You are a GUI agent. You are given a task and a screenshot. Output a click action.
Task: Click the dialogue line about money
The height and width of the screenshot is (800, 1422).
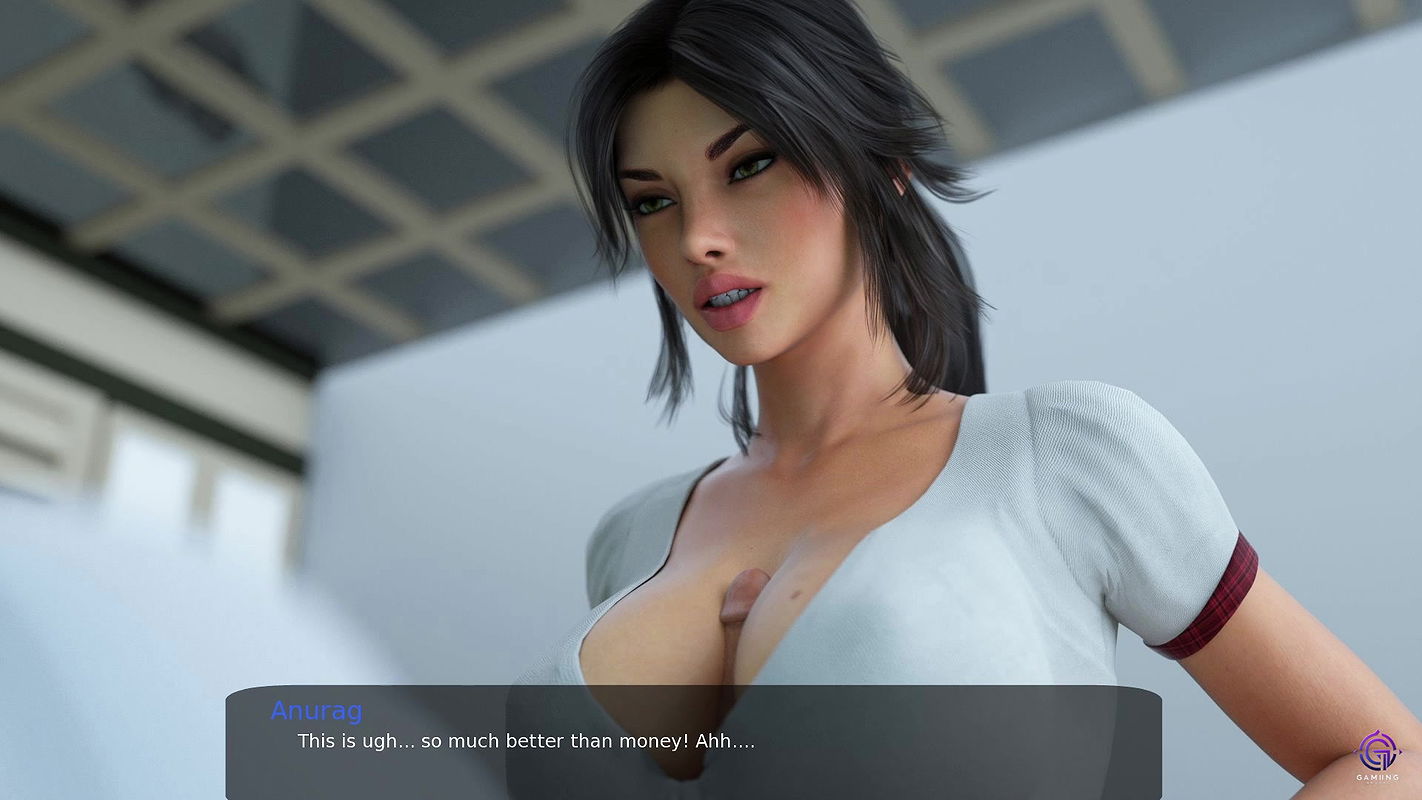coord(527,741)
